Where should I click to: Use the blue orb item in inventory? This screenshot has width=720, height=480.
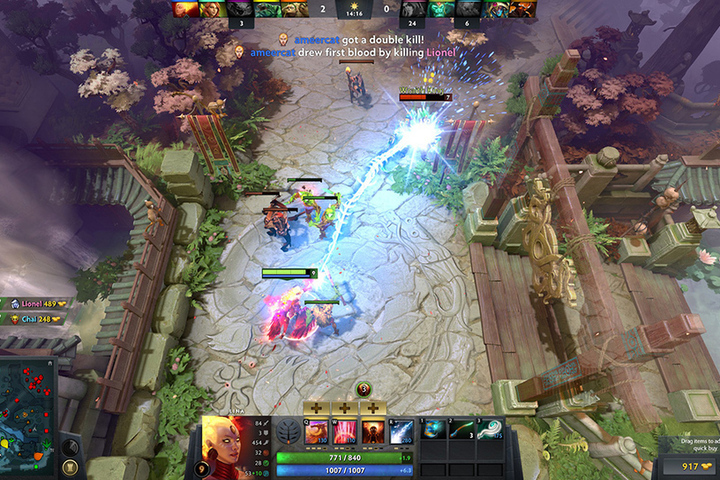[436, 430]
